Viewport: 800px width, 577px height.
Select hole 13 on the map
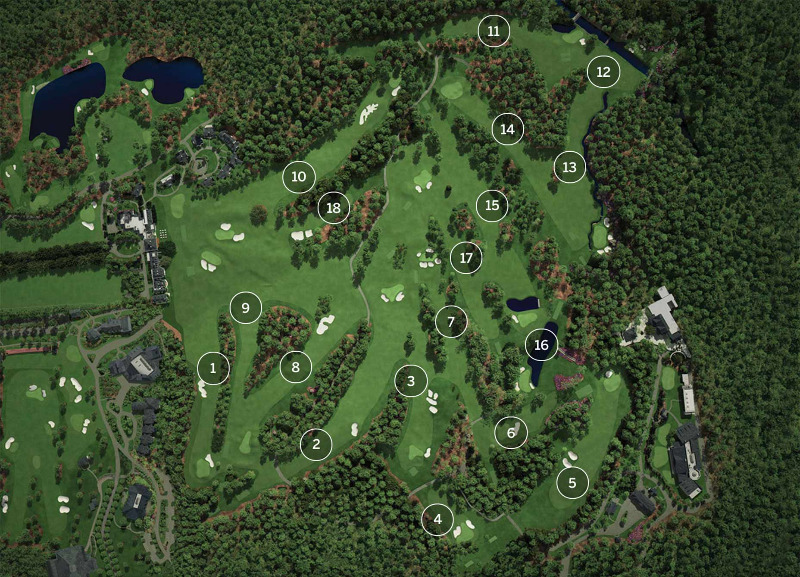(x=570, y=167)
